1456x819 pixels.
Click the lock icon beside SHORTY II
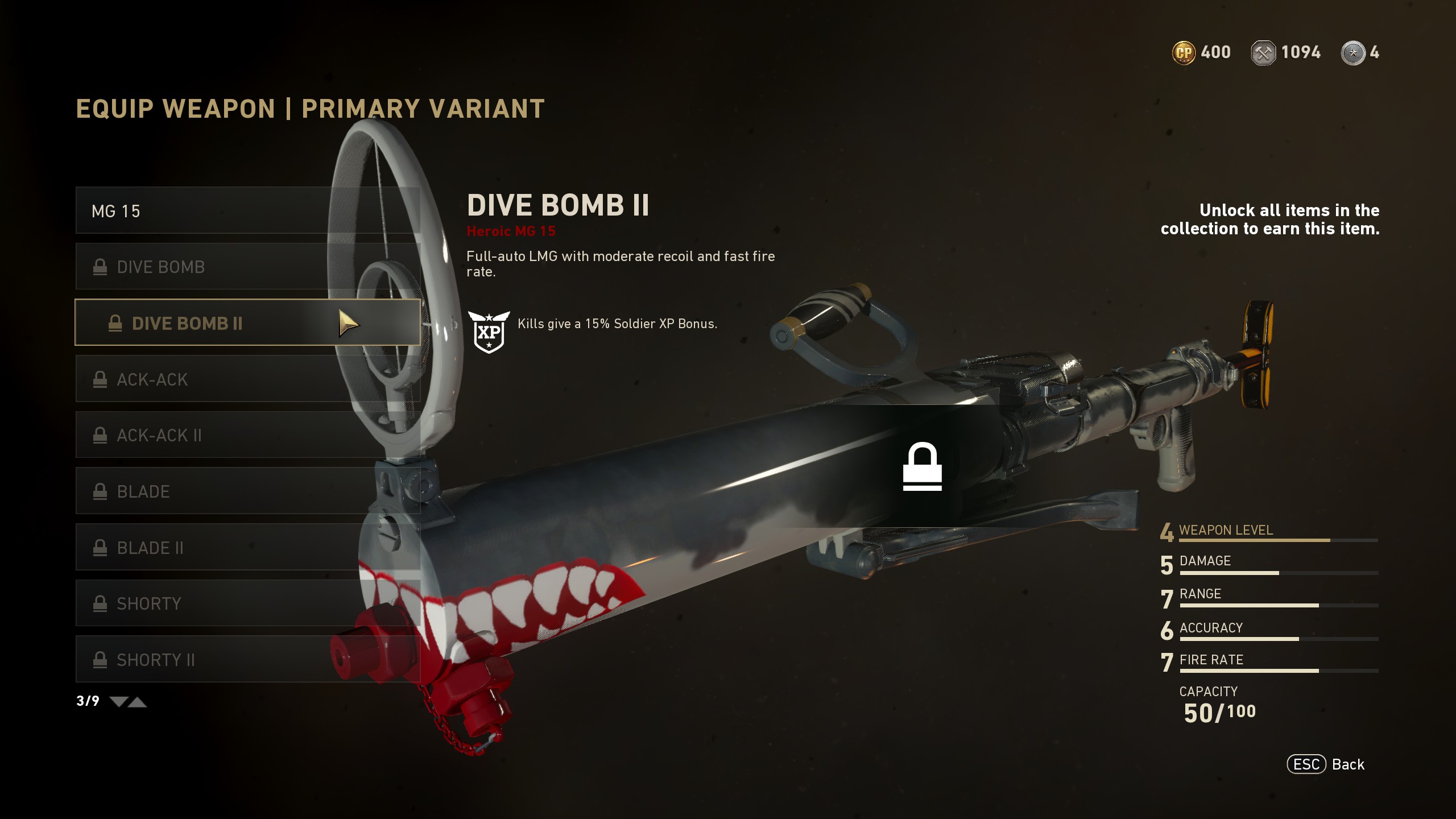[x=101, y=660]
